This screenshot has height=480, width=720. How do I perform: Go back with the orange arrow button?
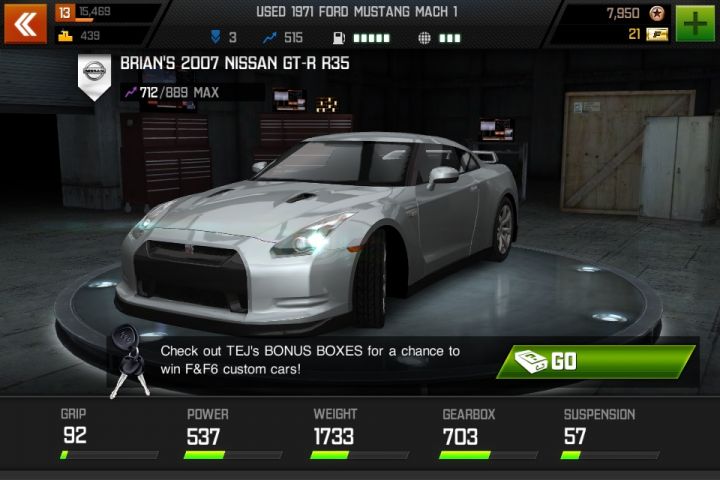click(x=25, y=23)
